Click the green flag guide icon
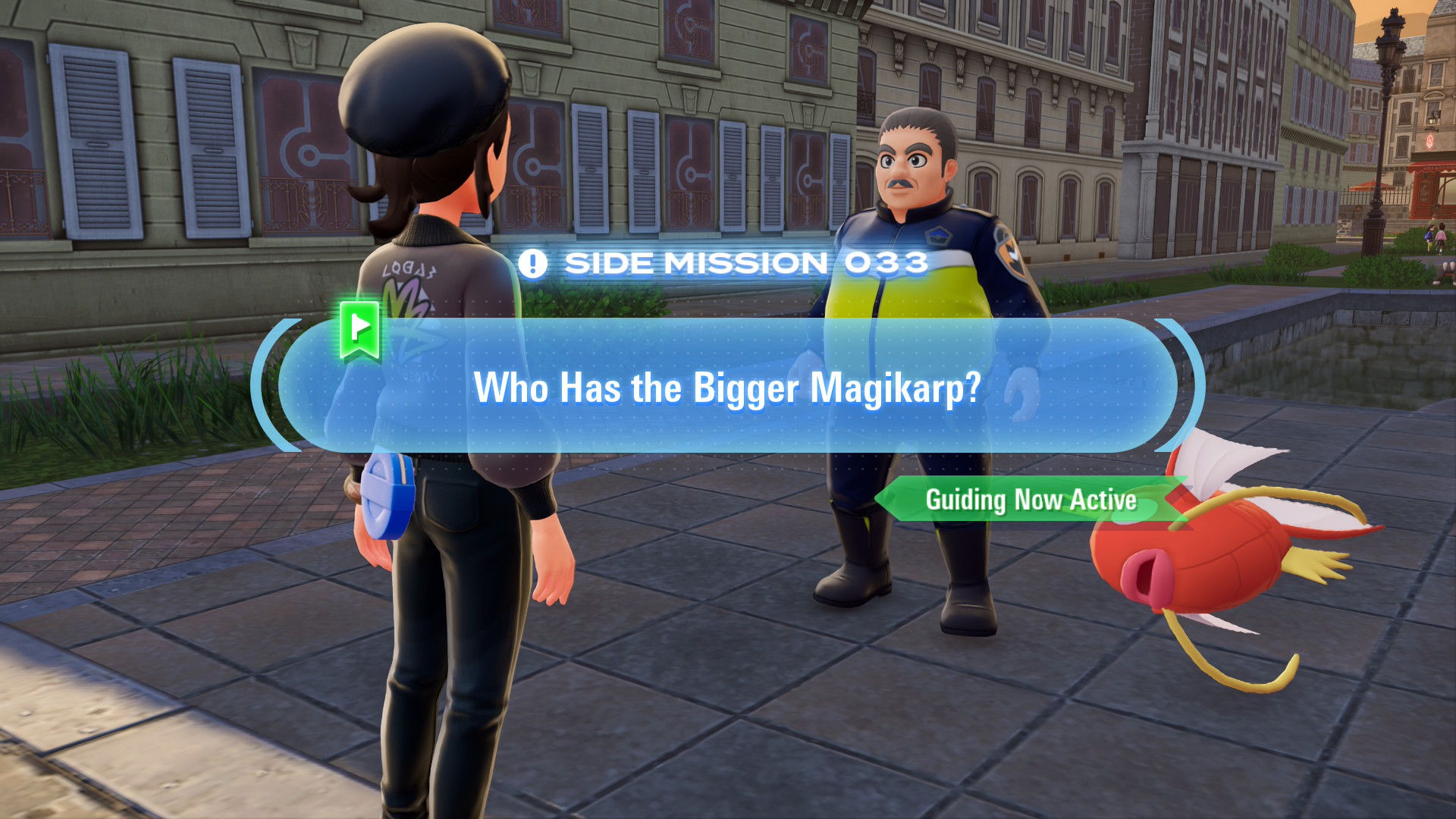The width and height of the screenshot is (1456, 819). pyautogui.click(x=359, y=329)
